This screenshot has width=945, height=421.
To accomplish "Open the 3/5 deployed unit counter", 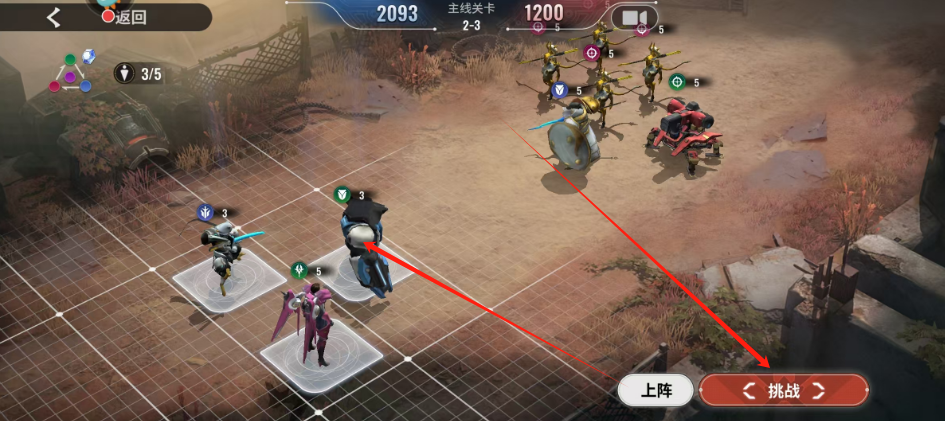I will tap(140, 73).
